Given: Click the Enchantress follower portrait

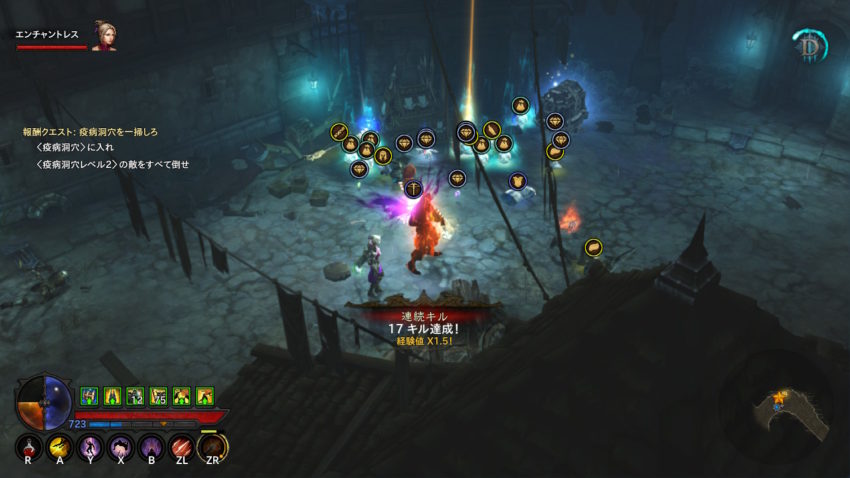Looking at the screenshot, I should (x=103, y=36).
